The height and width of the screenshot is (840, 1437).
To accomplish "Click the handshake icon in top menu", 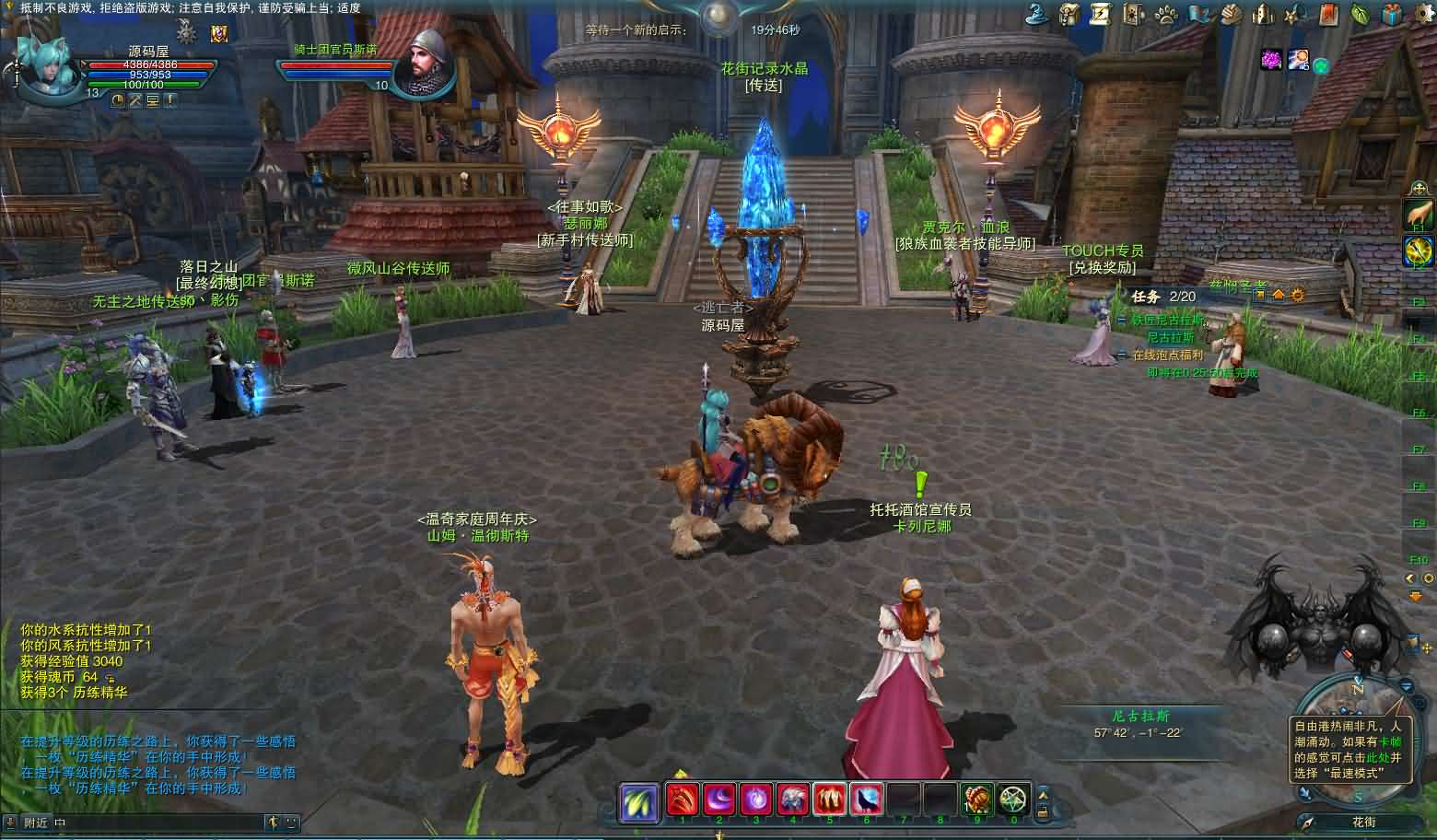I will [x=1232, y=14].
